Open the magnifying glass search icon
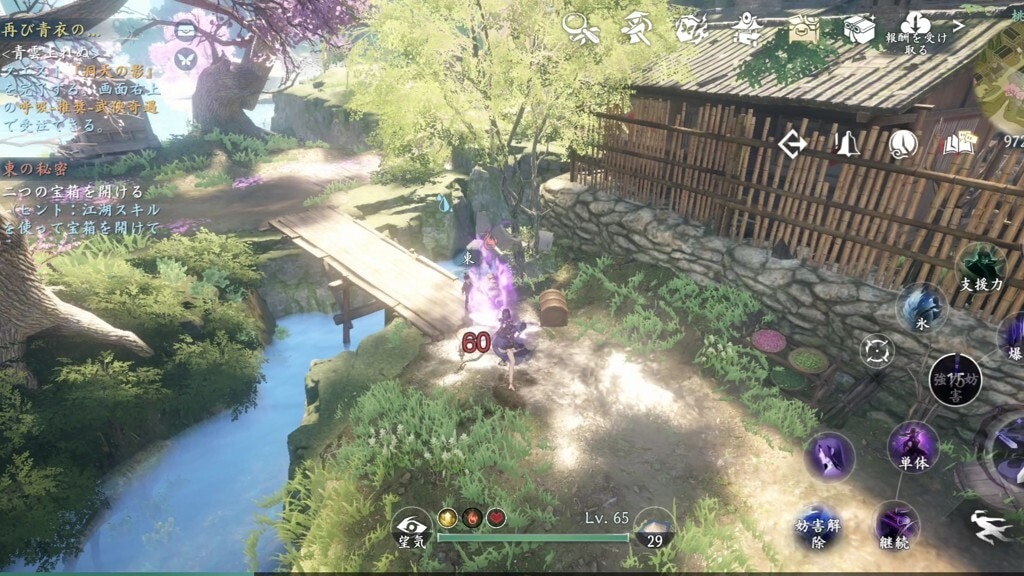Viewport: 1024px width, 576px height. point(581,28)
